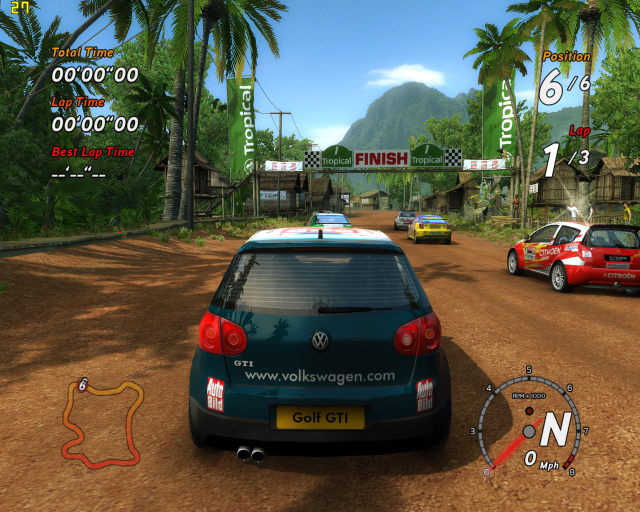Select the number 6 marker on minimap
The image size is (640, 512).
82,384
